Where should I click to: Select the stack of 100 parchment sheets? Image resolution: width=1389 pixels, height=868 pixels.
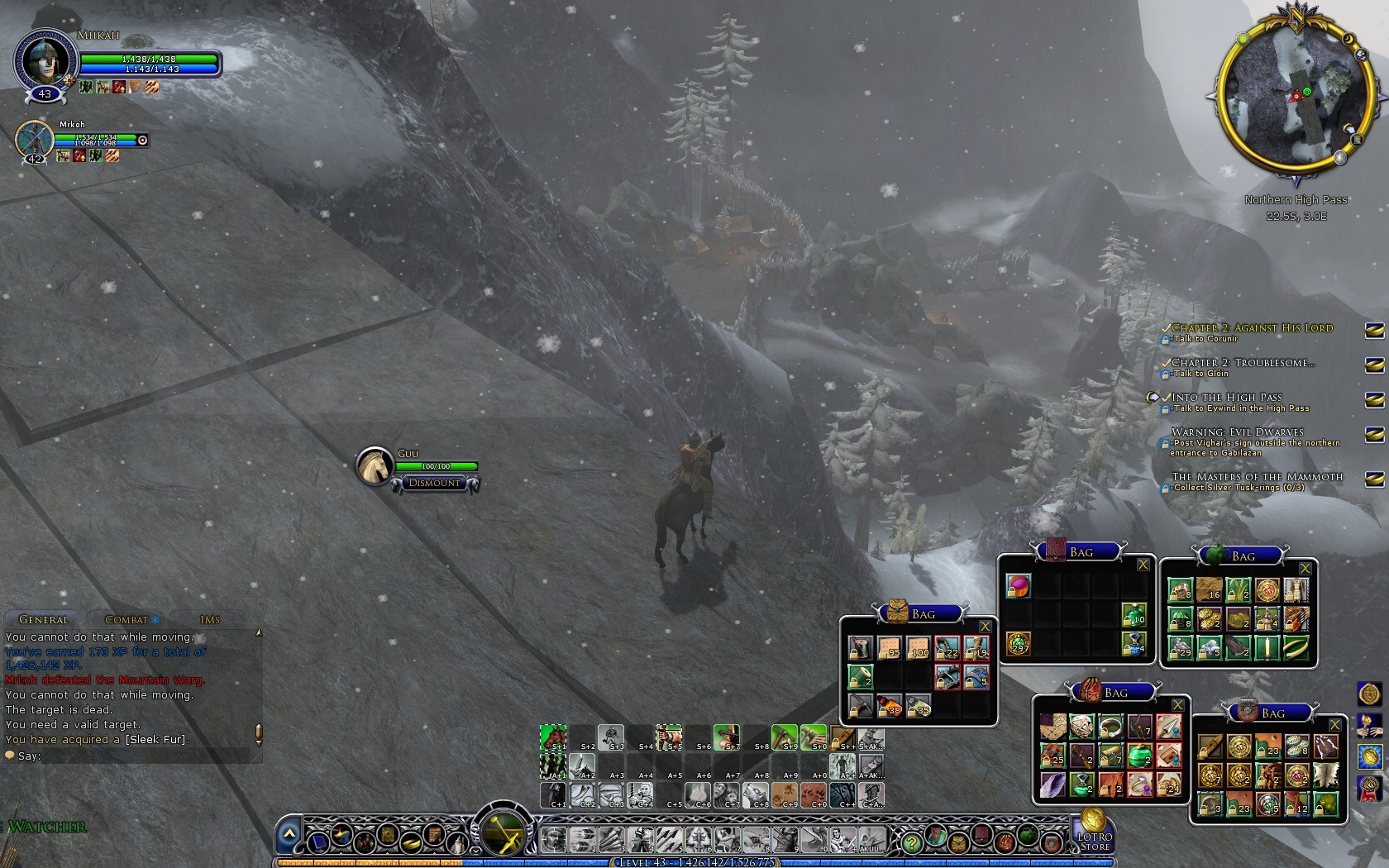tap(918, 647)
